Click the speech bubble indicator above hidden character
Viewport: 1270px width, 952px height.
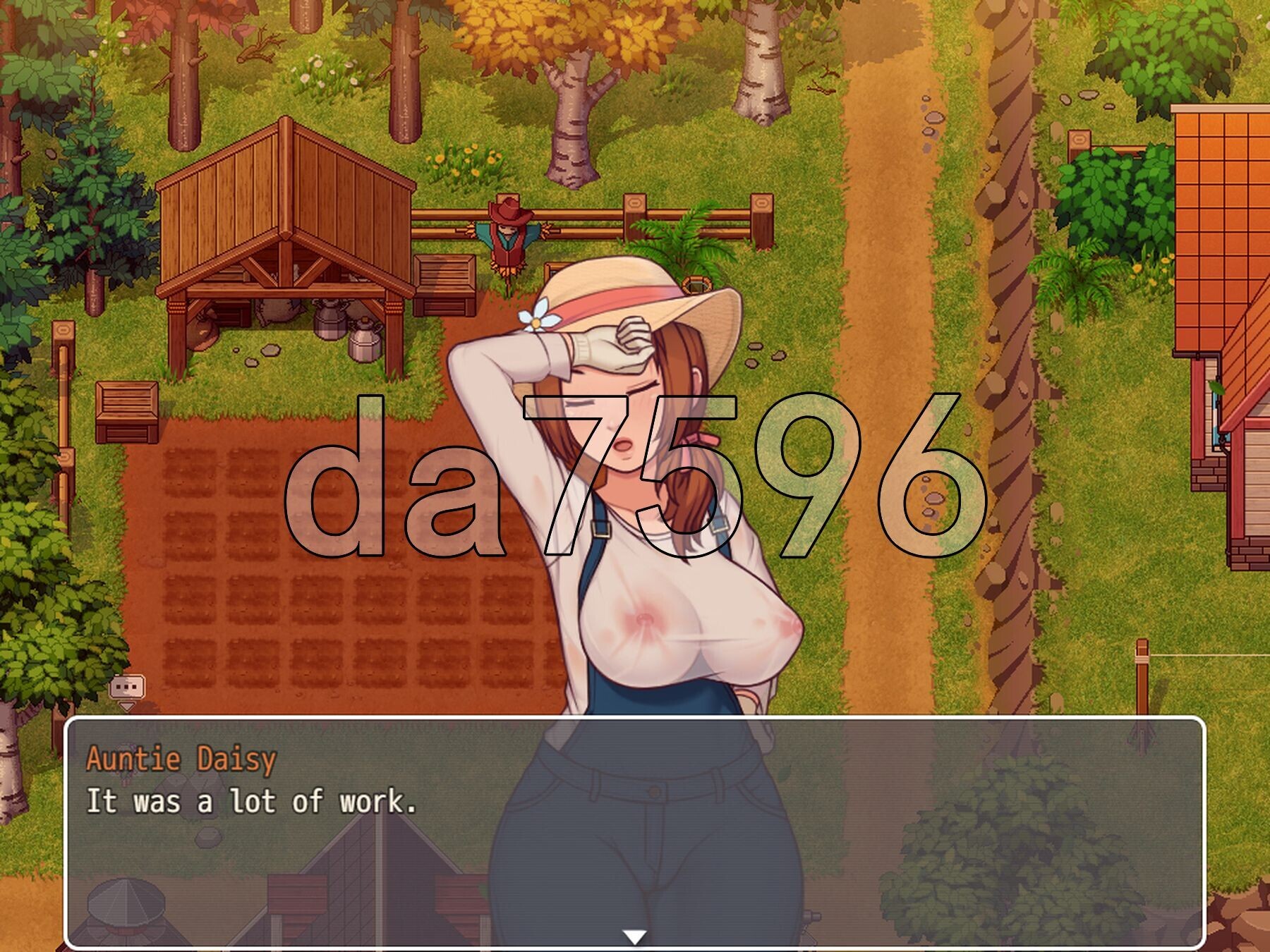coord(127,688)
